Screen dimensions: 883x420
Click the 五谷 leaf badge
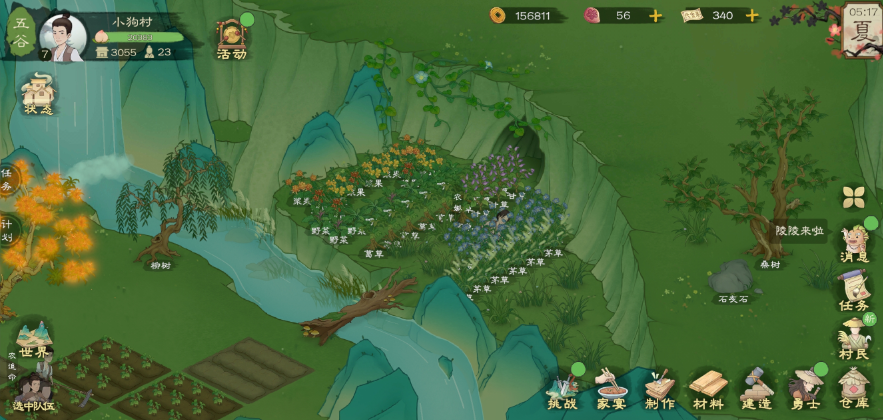click(x=19, y=34)
